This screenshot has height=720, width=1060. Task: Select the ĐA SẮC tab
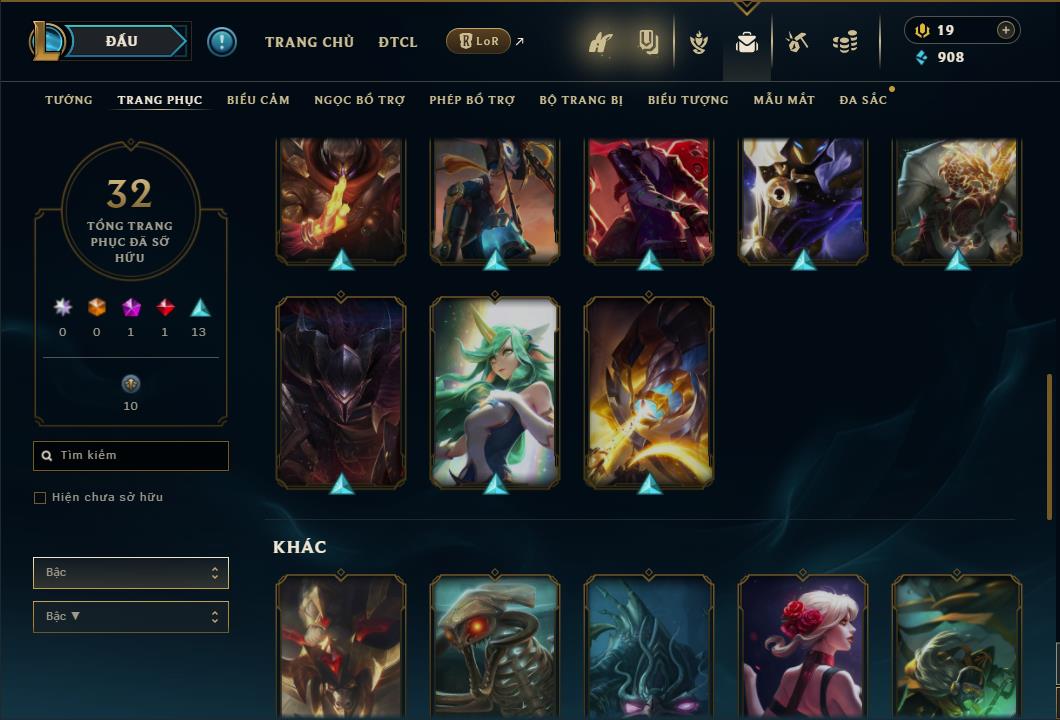pyautogui.click(x=863, y=100)
